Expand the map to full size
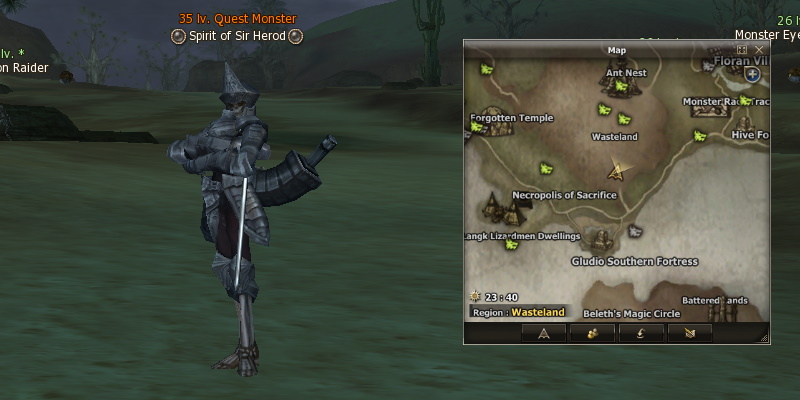Viewport: 800px width, 400px height. pyautogui.click(x=742, y=49)
